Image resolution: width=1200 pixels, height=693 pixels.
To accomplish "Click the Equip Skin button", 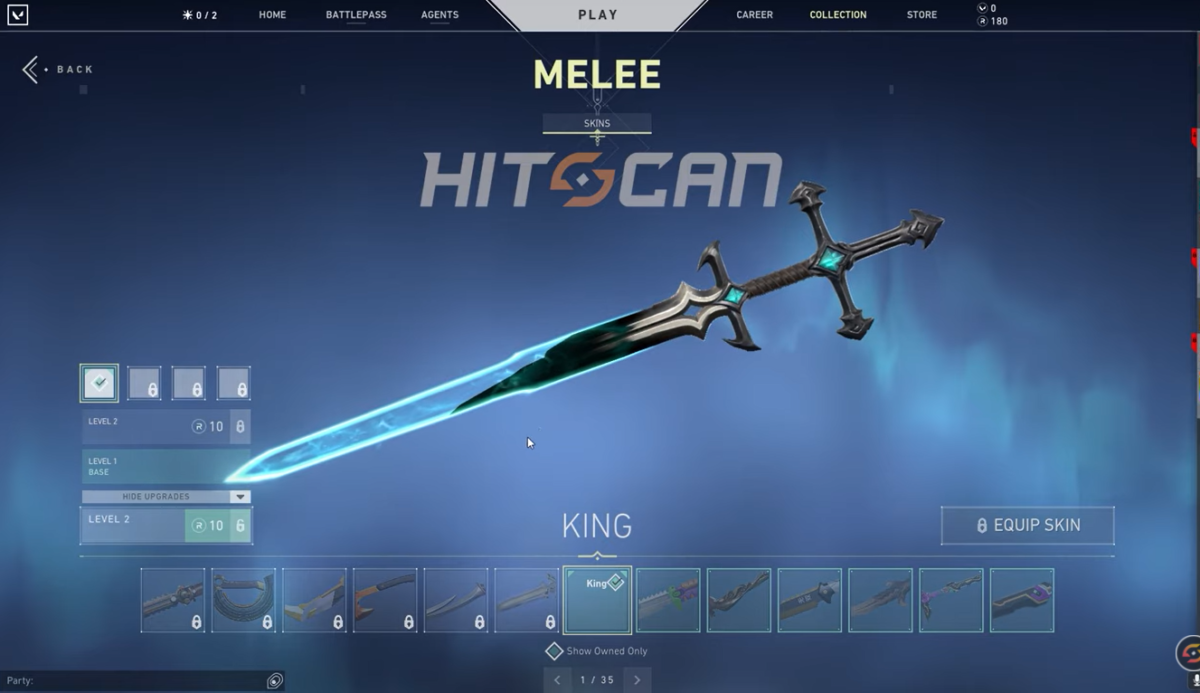I will (x=1027, y=525).
